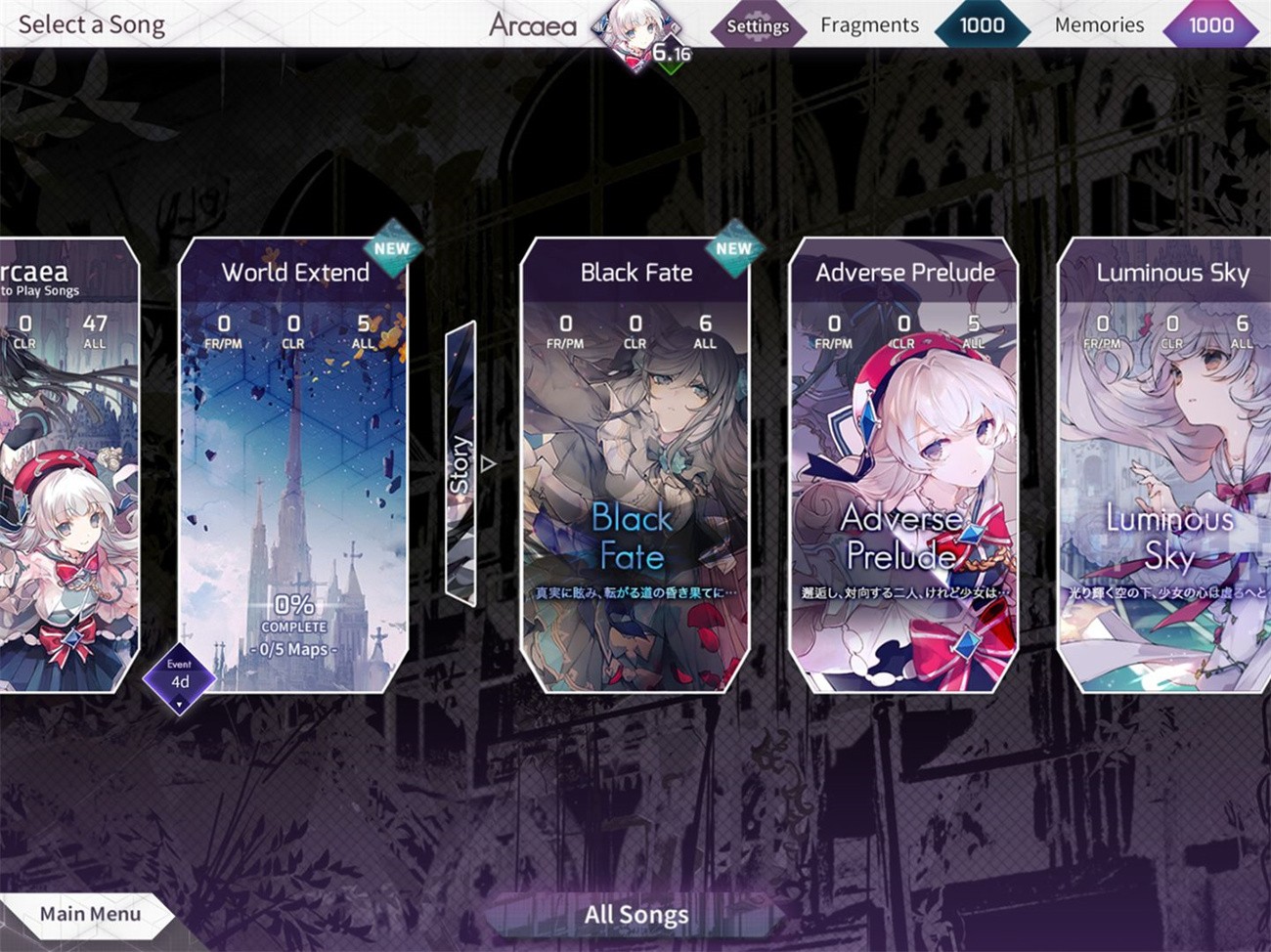Image resolution: width=1271 pixels, height=952 pixels.
Task: Open the All Songs list
Action: (635, 915)
